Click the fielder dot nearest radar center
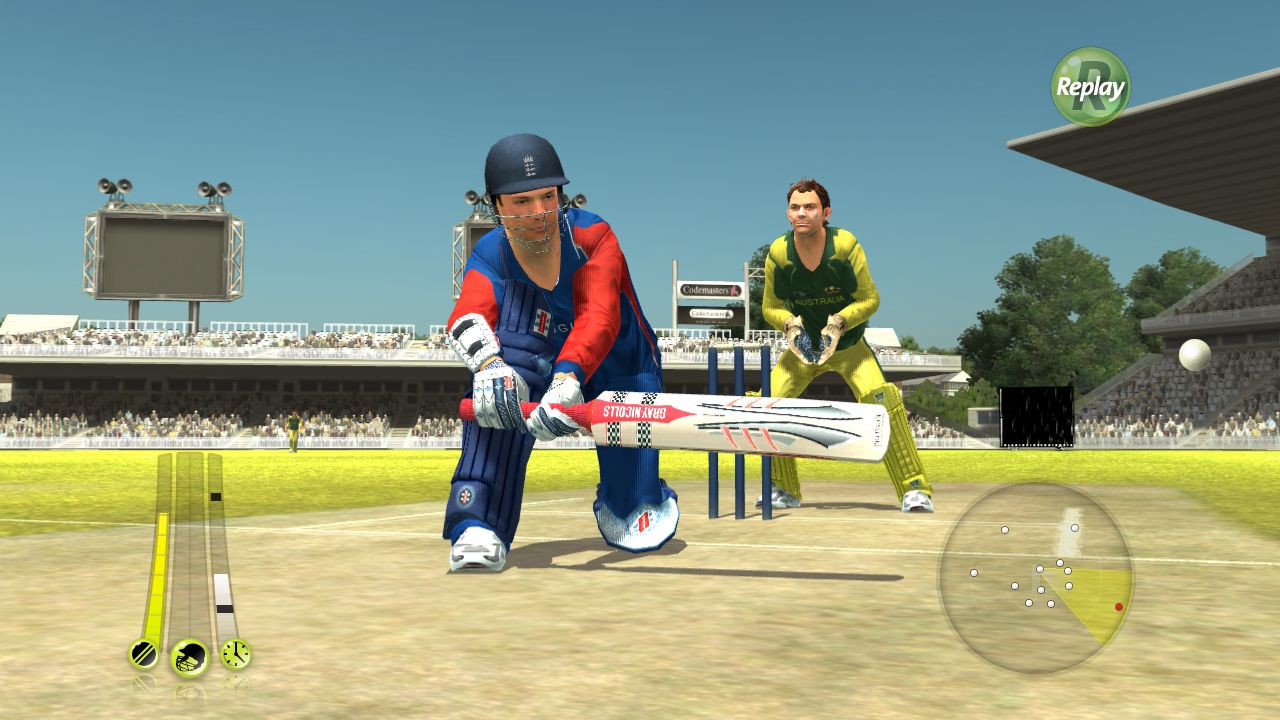Screen dimensions: 1280x720 pos(1040,569)
